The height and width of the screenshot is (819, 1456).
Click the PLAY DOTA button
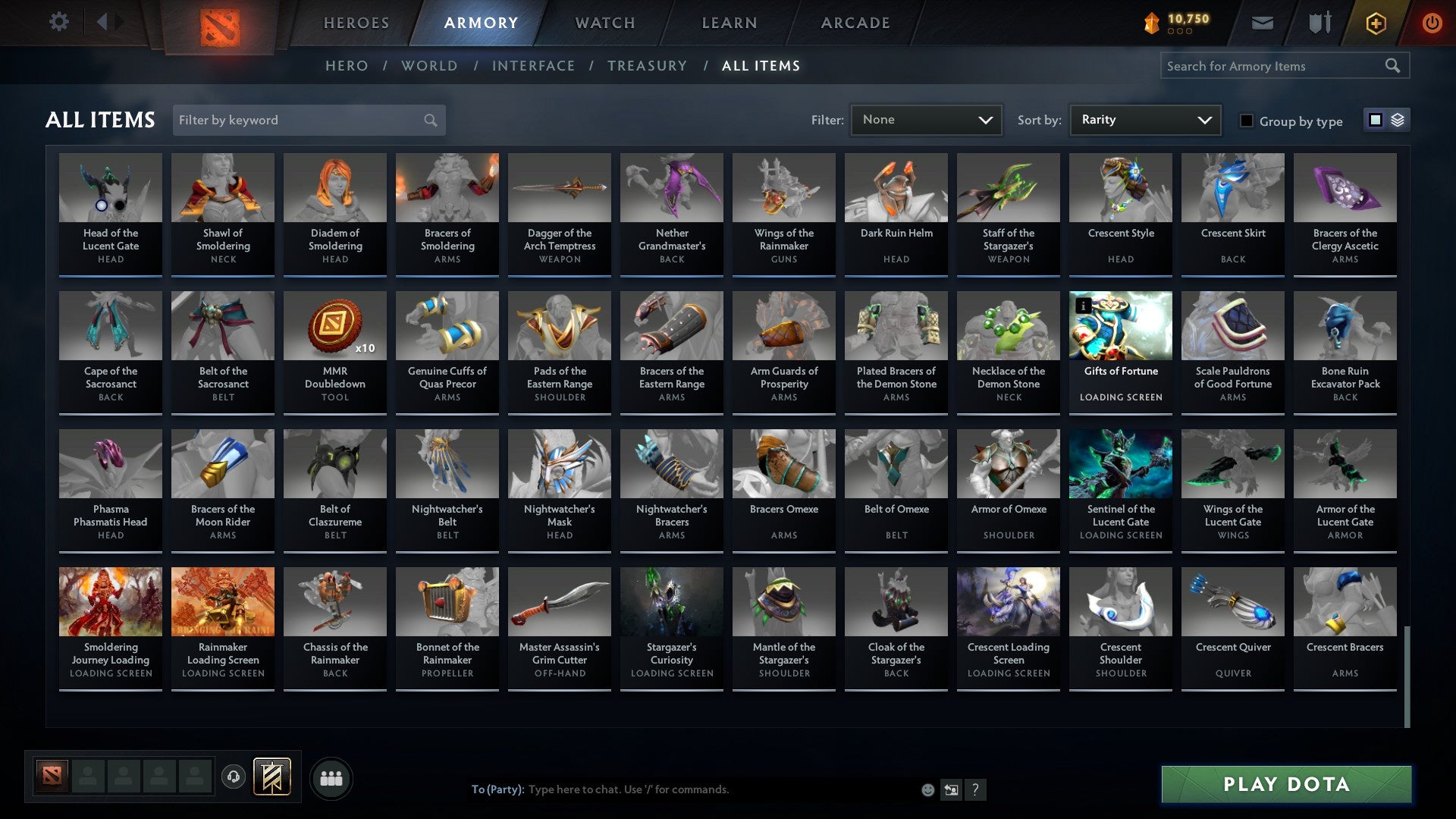click(x=1283, y=785)
